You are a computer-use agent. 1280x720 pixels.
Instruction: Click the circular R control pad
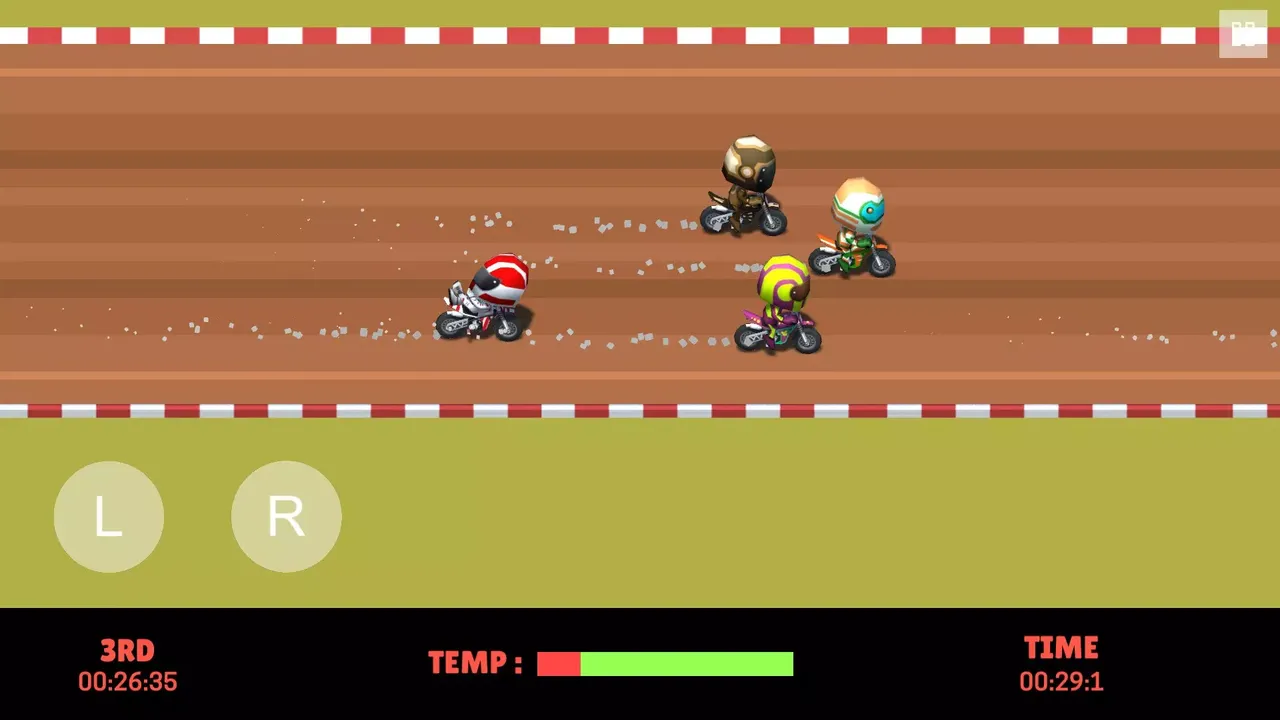(x=286, y=516)
